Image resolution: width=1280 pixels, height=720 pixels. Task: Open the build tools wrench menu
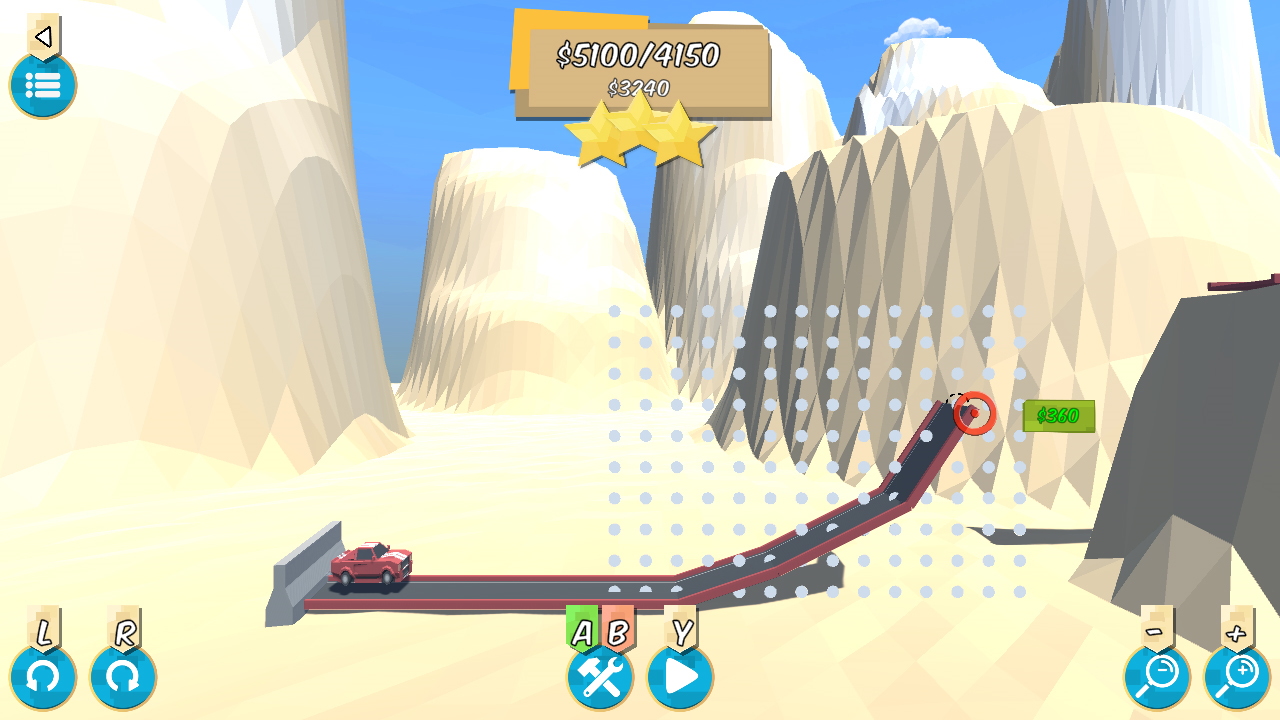[599, 677]
